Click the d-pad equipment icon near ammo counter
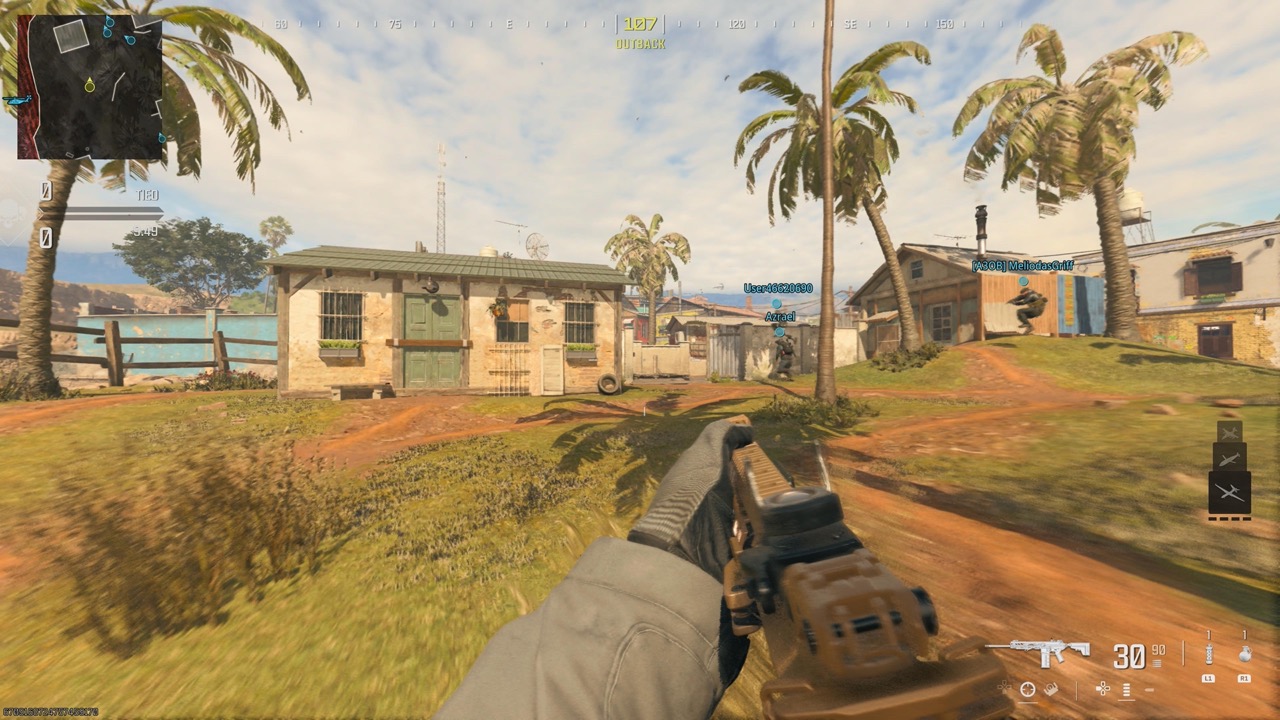 click(x=1103, y=689)
